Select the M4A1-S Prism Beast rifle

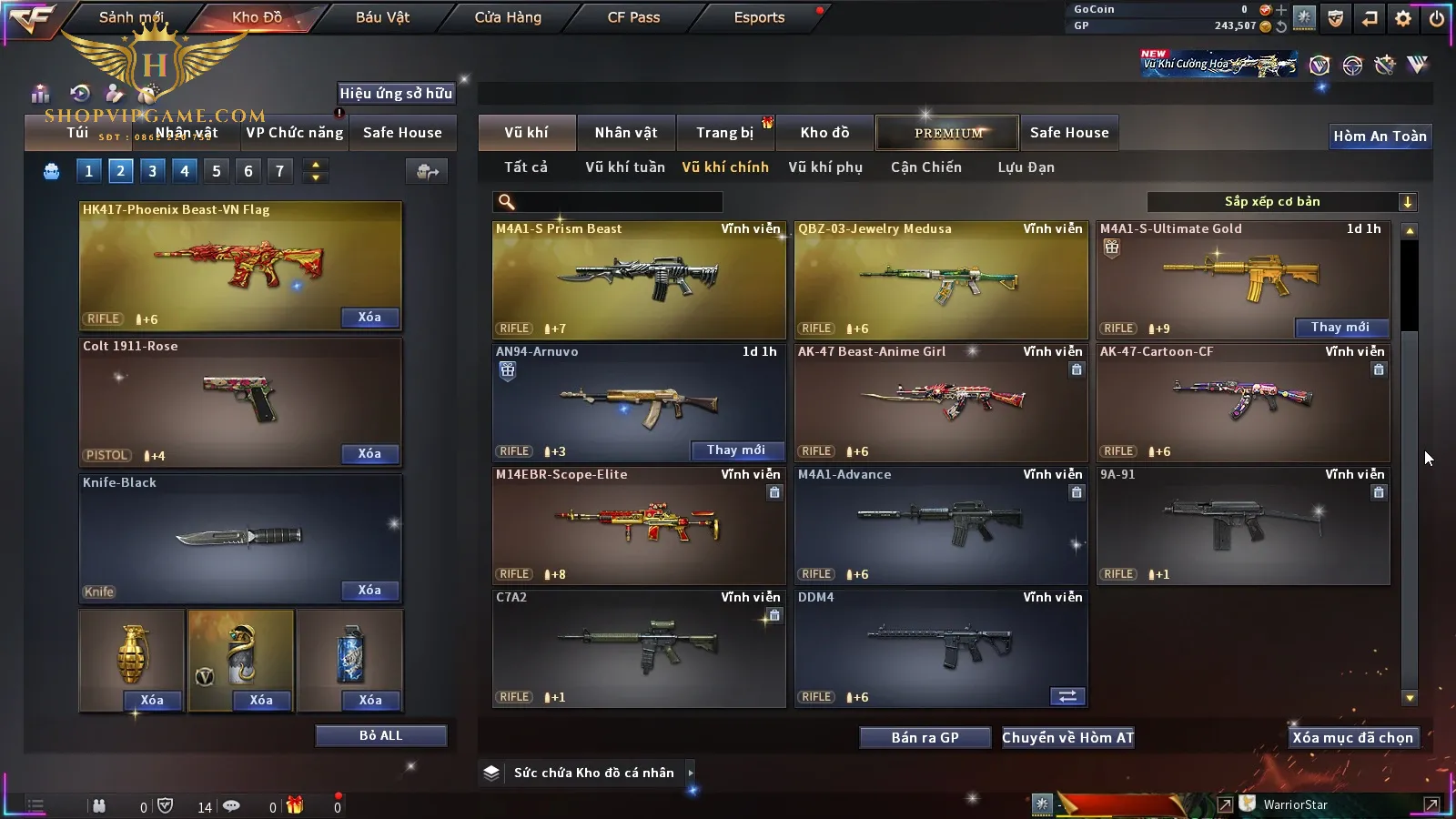point(639,279)
